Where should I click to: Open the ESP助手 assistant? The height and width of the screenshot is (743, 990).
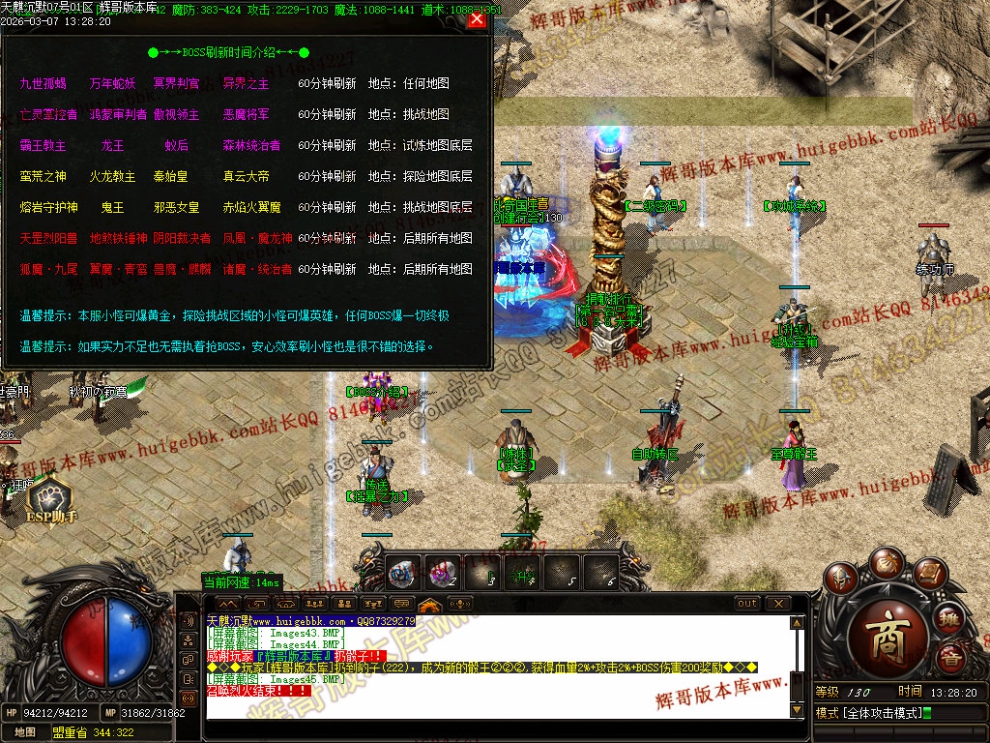click(x=50, y=498)
